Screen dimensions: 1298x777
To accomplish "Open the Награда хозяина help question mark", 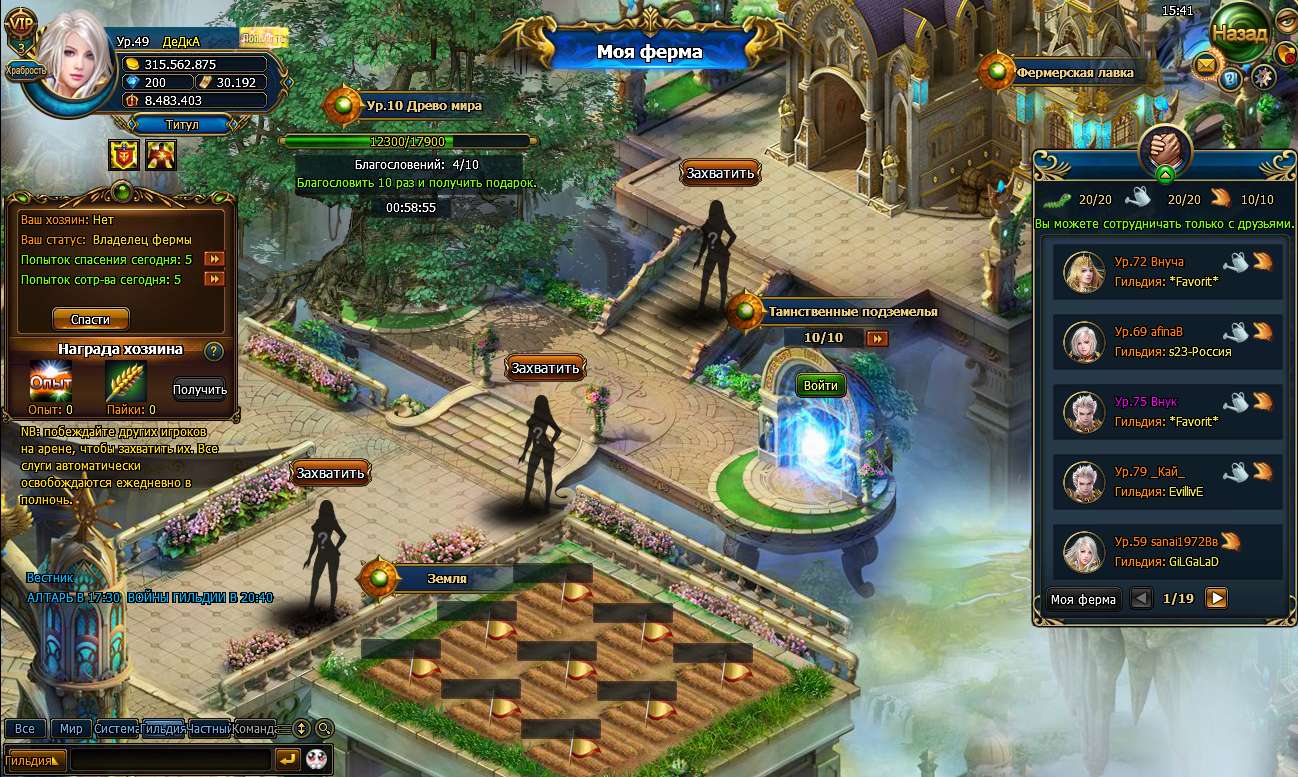I will click(x=213, y=351).
